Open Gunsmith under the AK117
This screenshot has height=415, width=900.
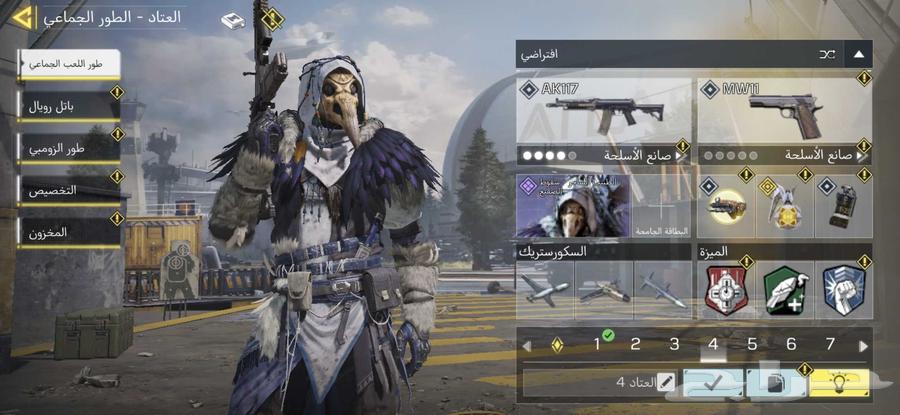(604, 156)
